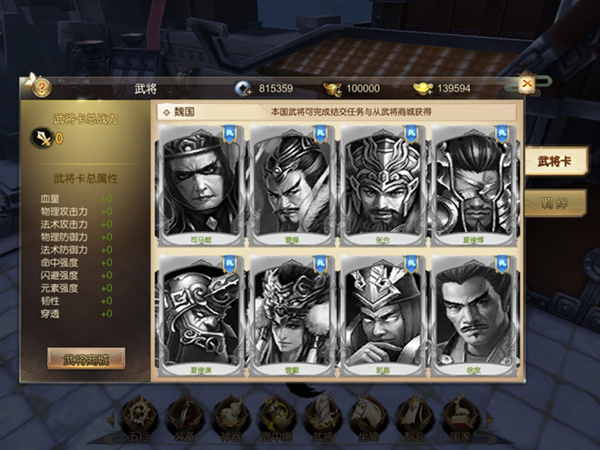The height and width of the screenshot is (450, 600).
Task: Switch to the 羁绊 tab below 武将卡
Action: click(x=553, y=199)
